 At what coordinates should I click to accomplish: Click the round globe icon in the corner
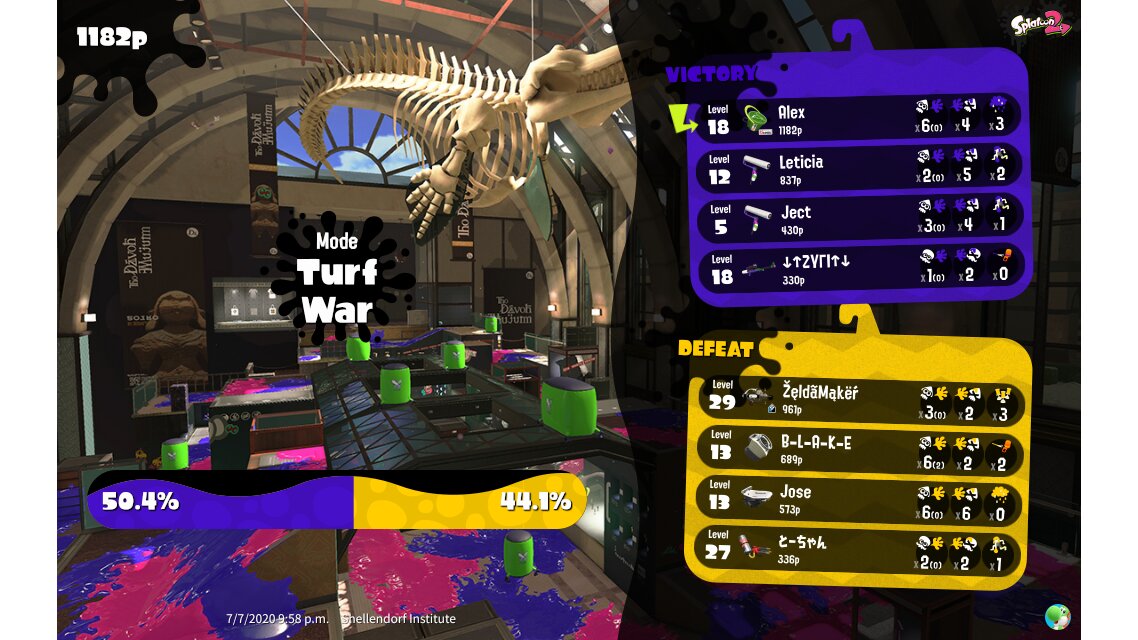pos(1056,616)
